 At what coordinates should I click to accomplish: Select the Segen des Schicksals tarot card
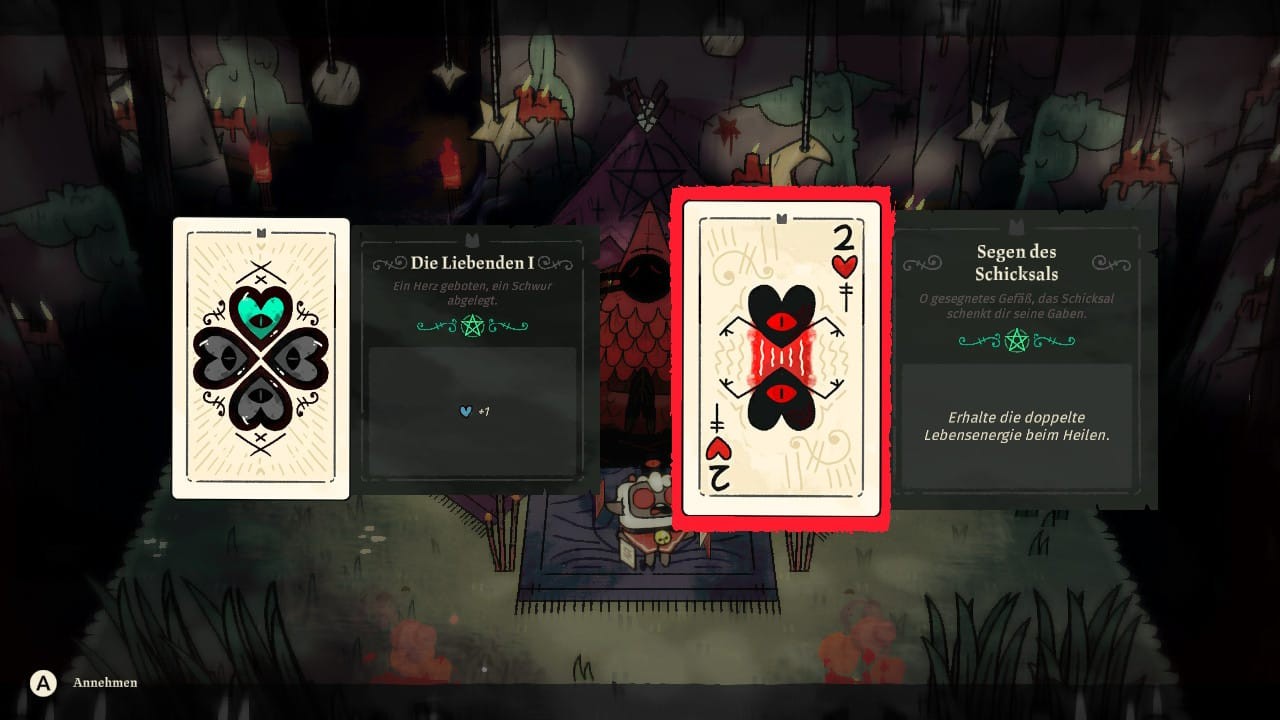(x=781, y=358)
